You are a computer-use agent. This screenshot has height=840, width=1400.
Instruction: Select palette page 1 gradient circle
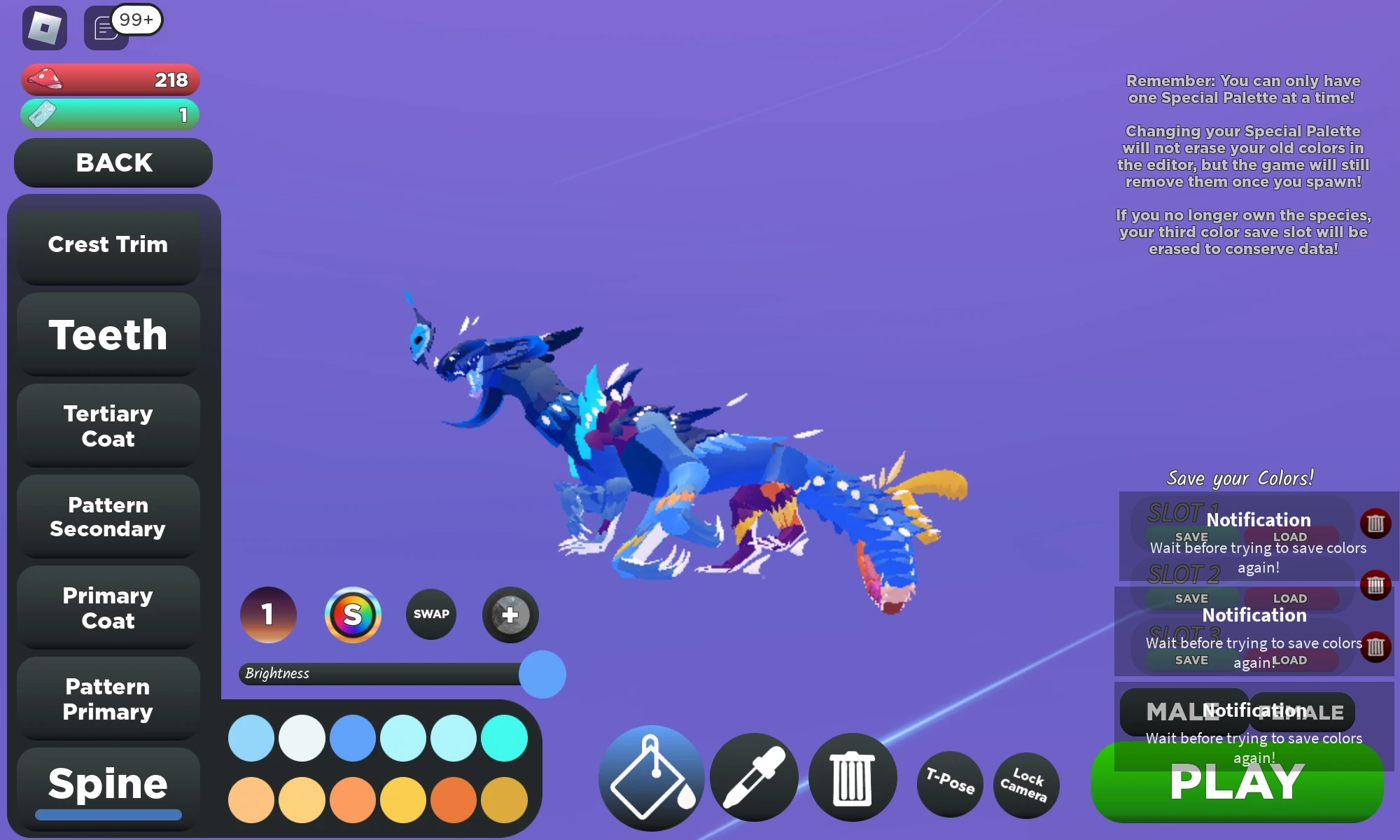coord(268,615)
